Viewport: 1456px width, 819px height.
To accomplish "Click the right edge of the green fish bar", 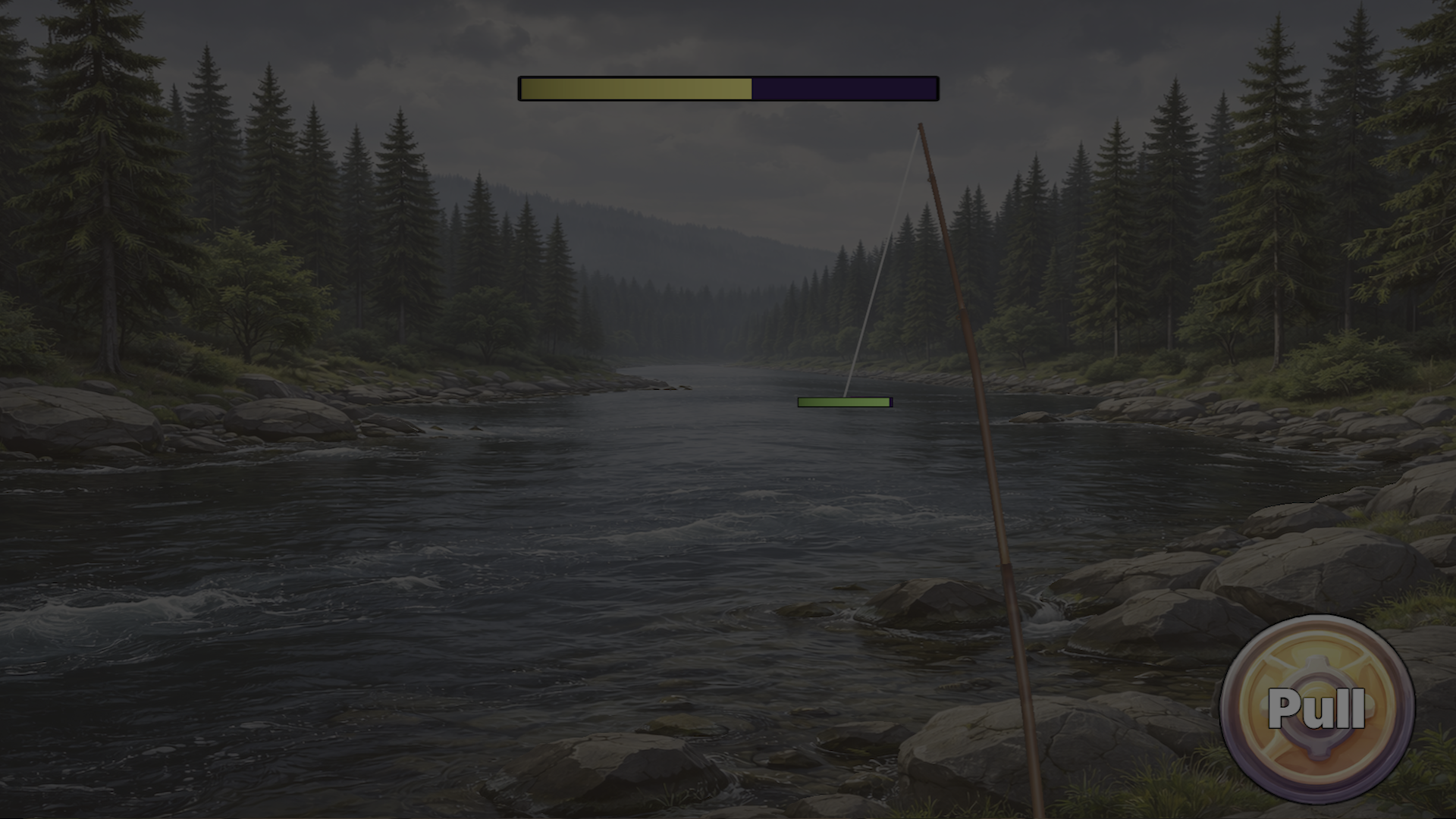I will (x=889, y=401).
